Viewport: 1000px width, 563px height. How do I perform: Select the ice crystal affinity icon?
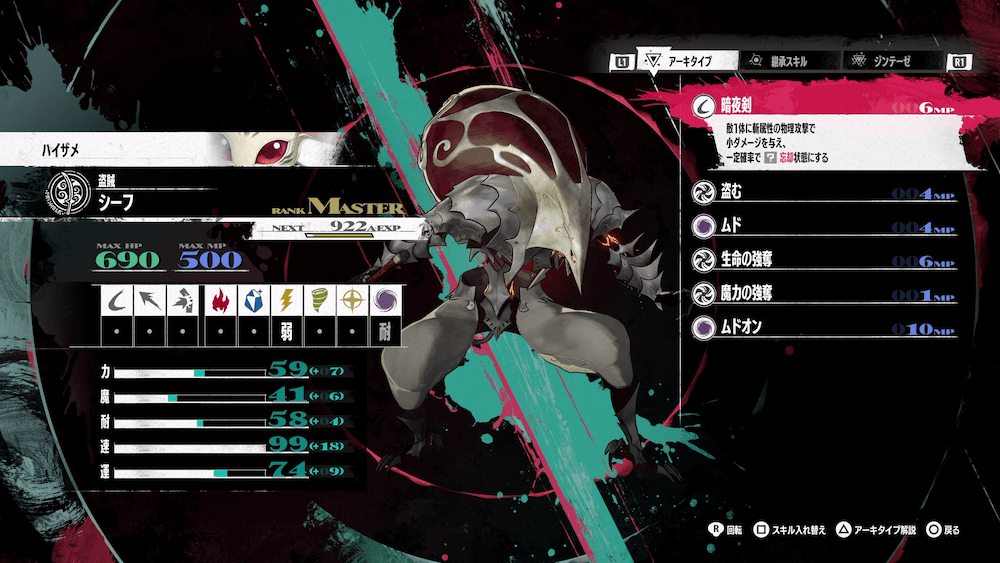coord(253,300)
